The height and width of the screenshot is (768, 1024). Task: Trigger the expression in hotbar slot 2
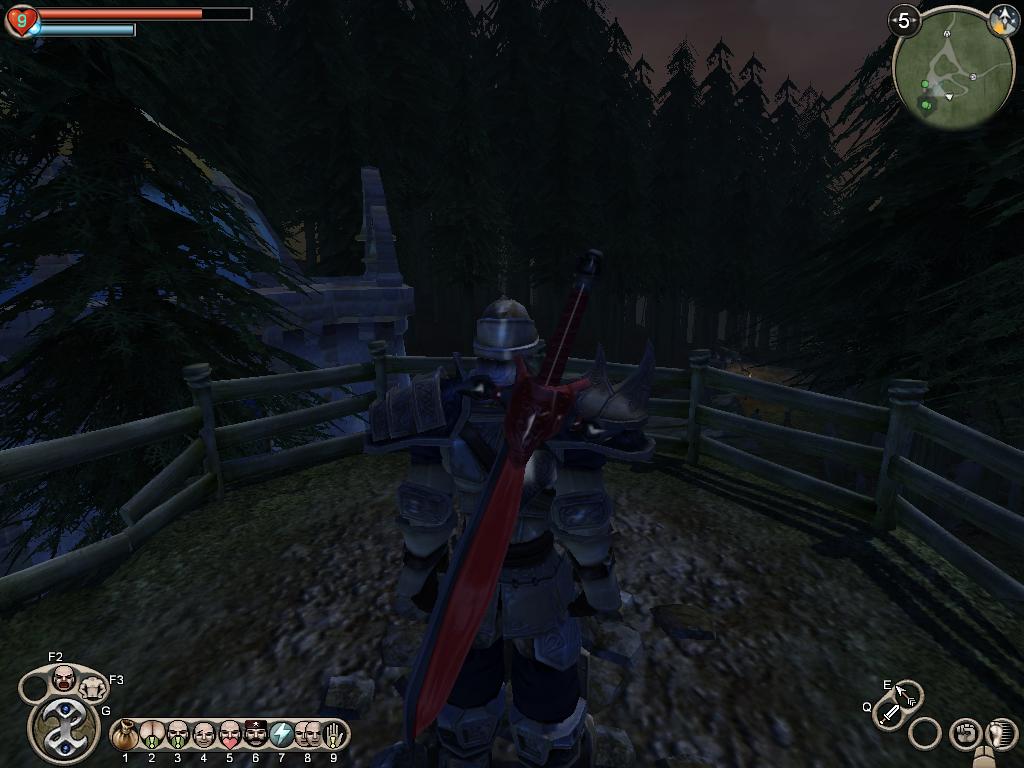click(x=152, y=735)
